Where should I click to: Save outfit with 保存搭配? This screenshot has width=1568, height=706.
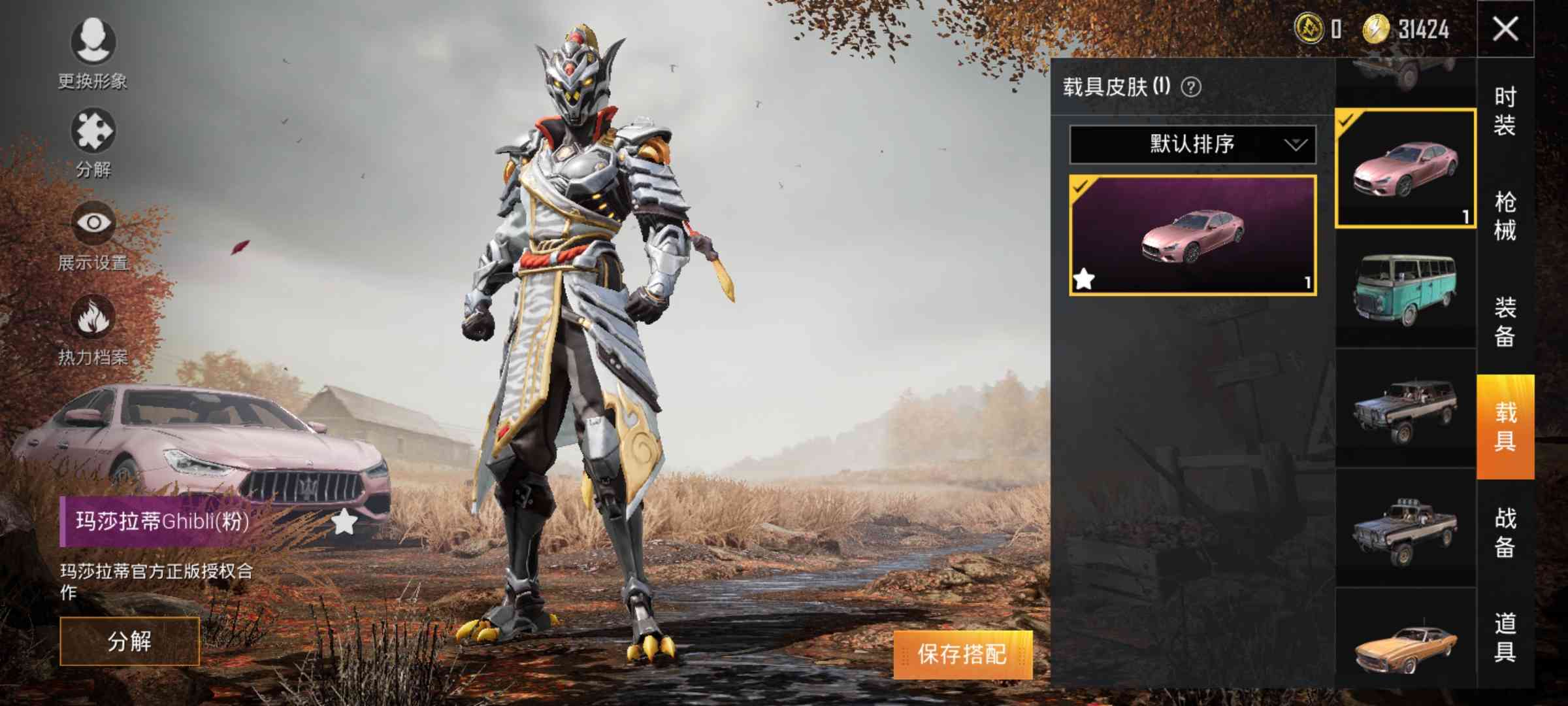(x=962, y=654)
